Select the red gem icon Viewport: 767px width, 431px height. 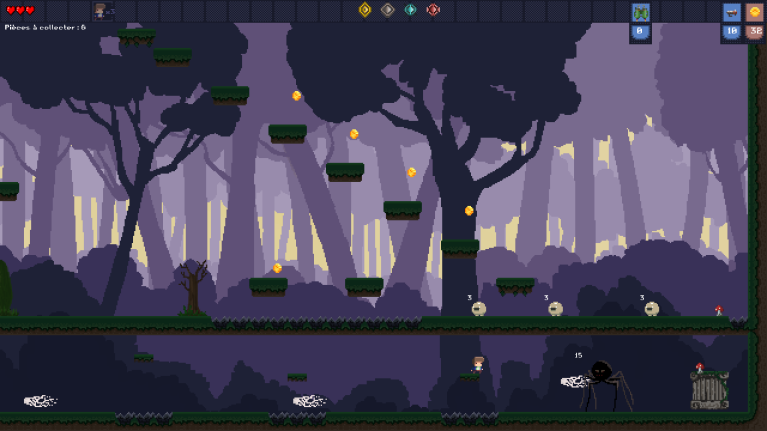[x=434, y=10]
